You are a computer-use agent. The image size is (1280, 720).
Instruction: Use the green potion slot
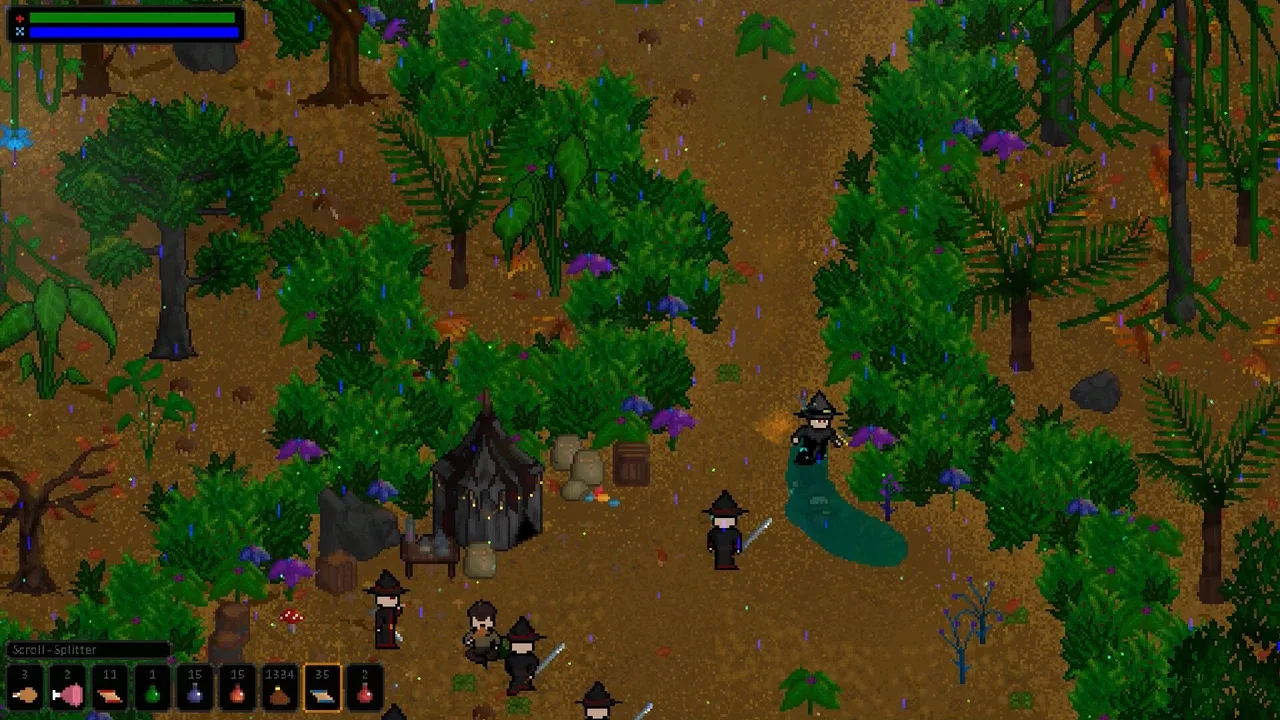pos(152,688)
